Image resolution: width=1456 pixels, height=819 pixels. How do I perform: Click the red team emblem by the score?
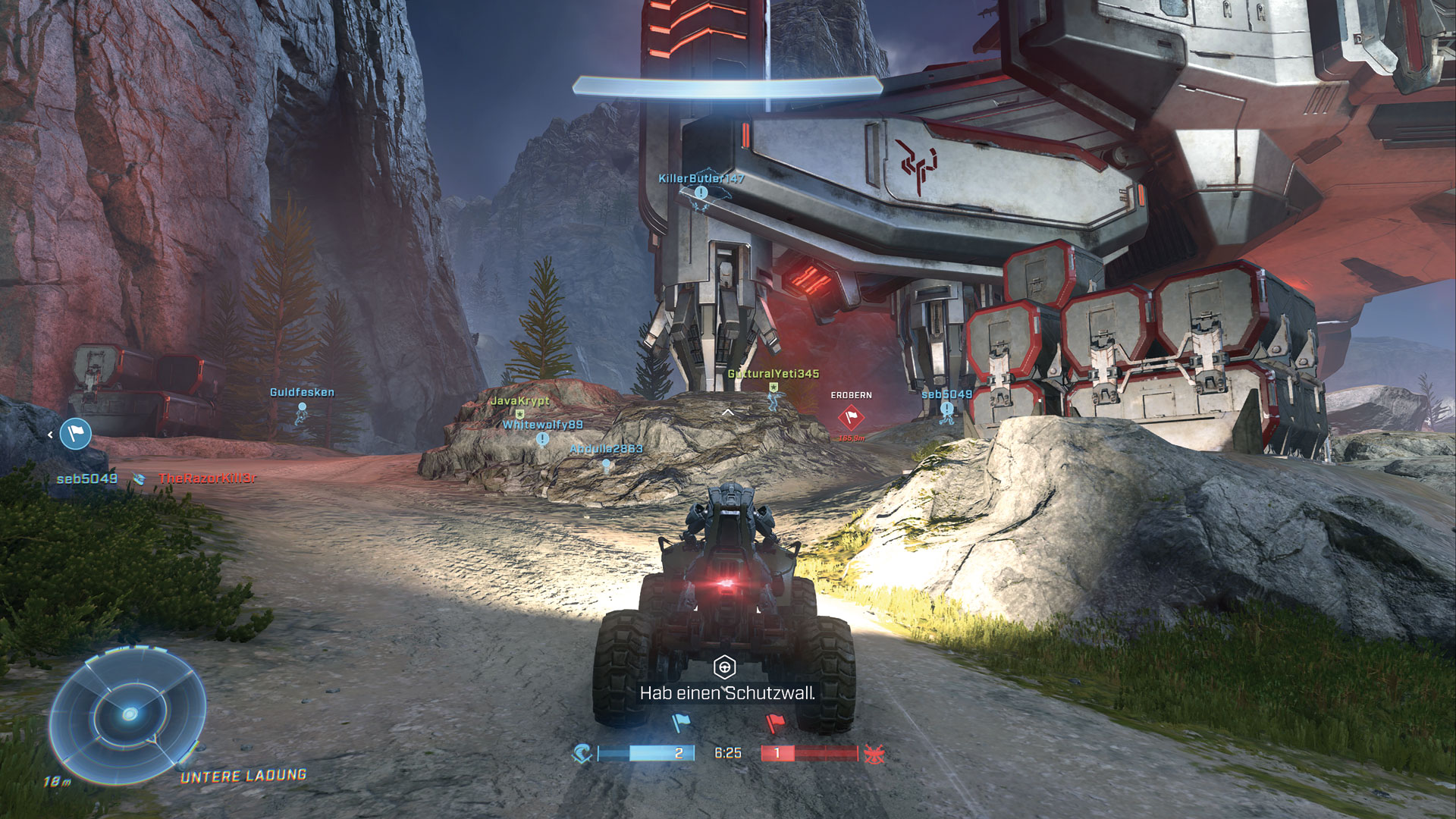(x=874, y=753)
